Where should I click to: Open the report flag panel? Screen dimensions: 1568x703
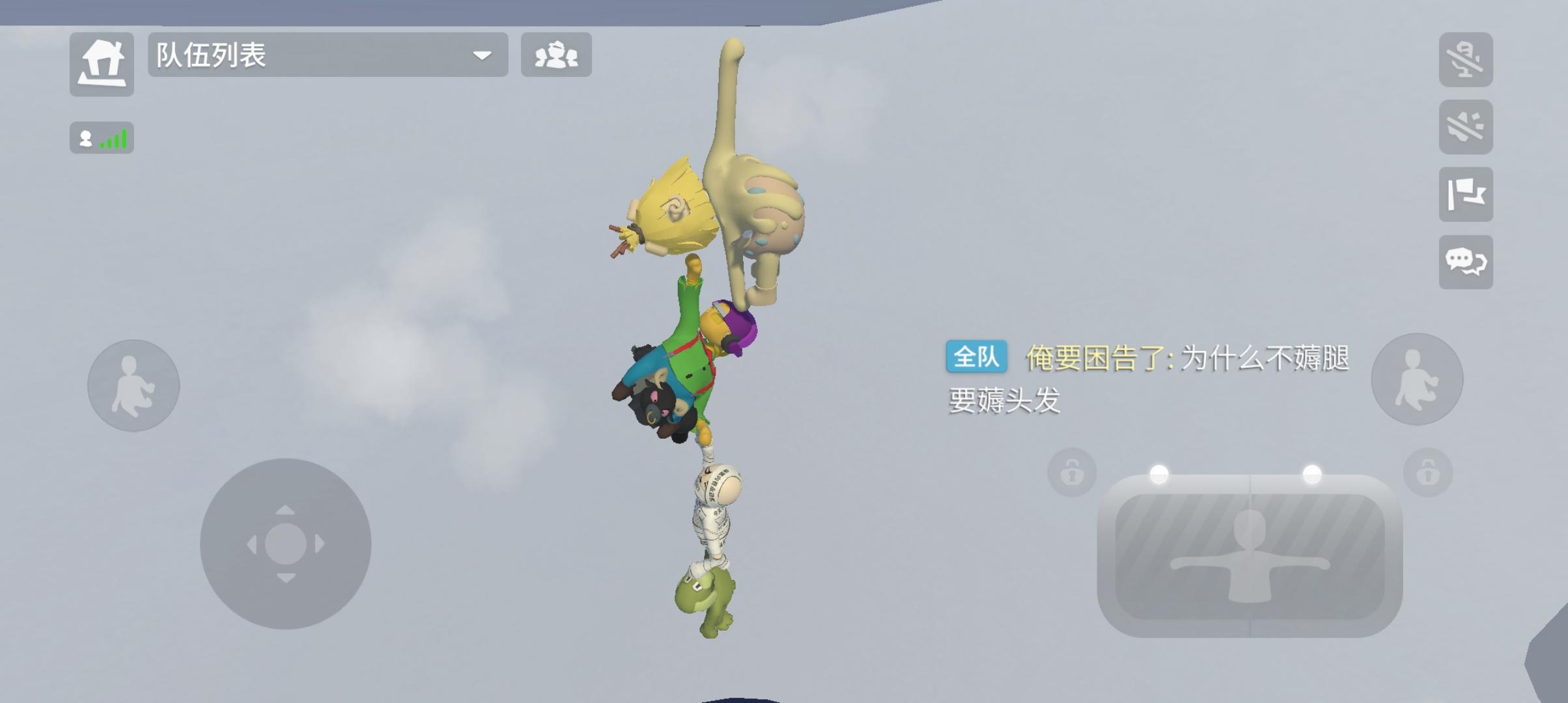point(1466,195)
